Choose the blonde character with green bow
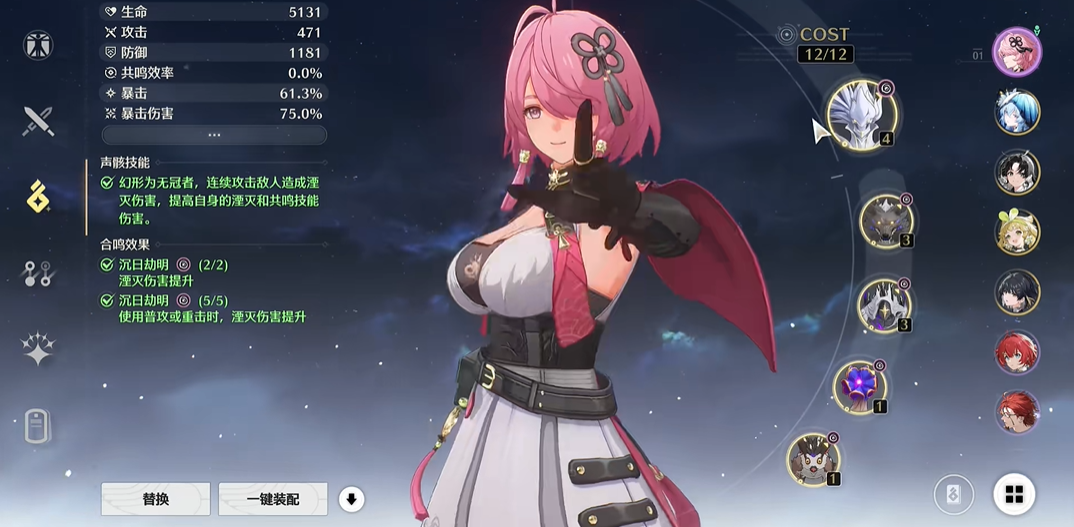The height and width of the screenshot is (527, 1074). 1017,232
